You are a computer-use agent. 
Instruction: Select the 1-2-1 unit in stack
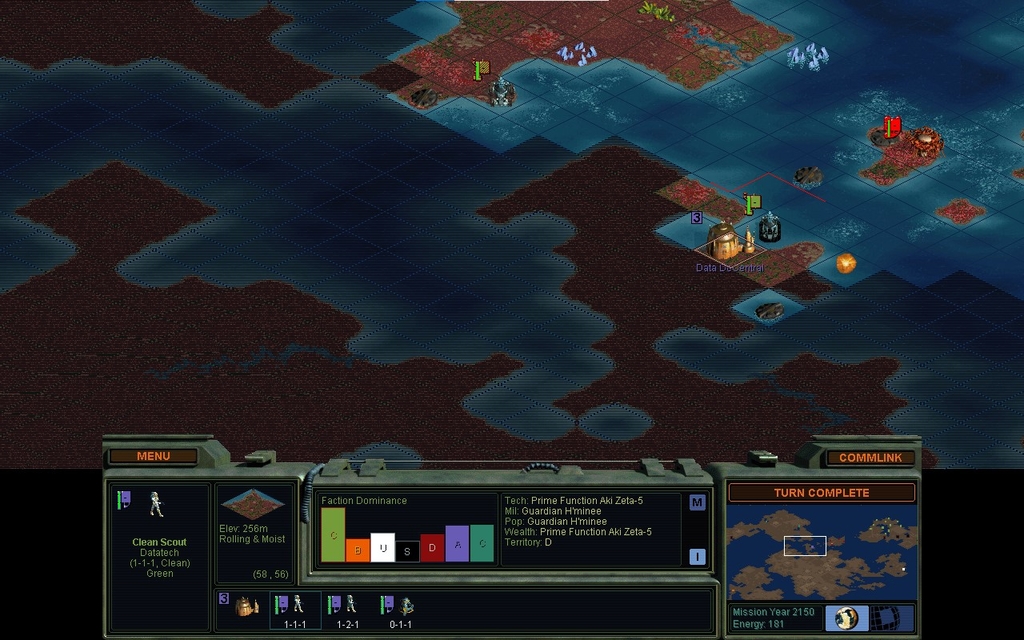pyautogui.click(x=347, y=609)
